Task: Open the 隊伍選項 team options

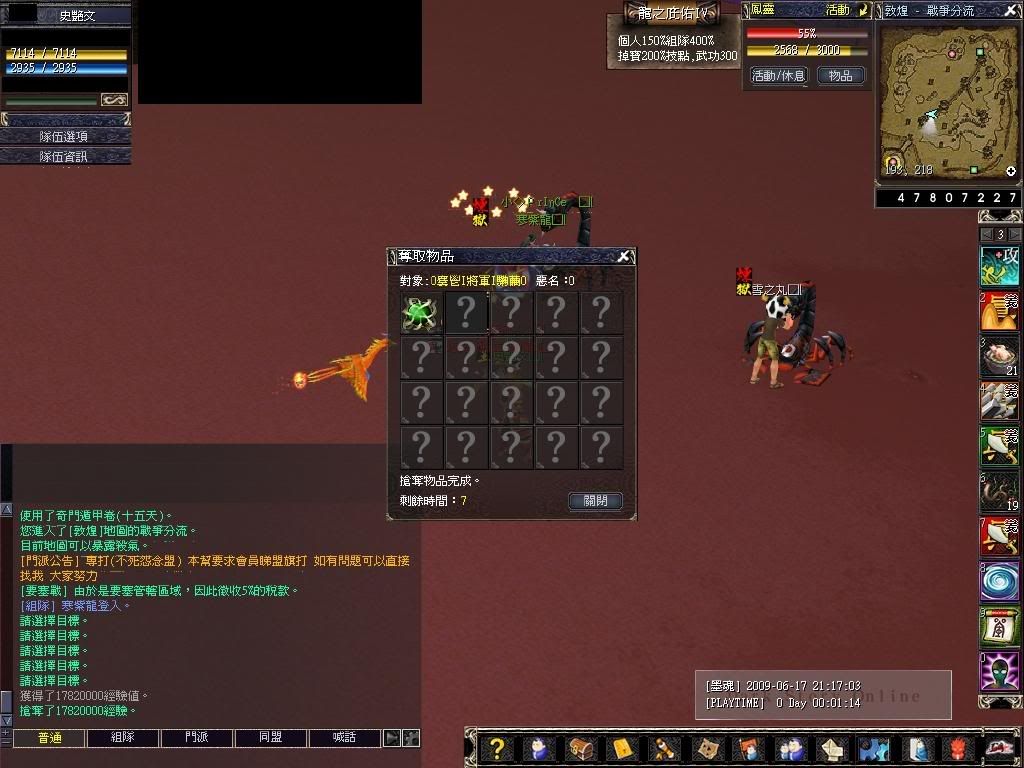Action: [65, 136]
